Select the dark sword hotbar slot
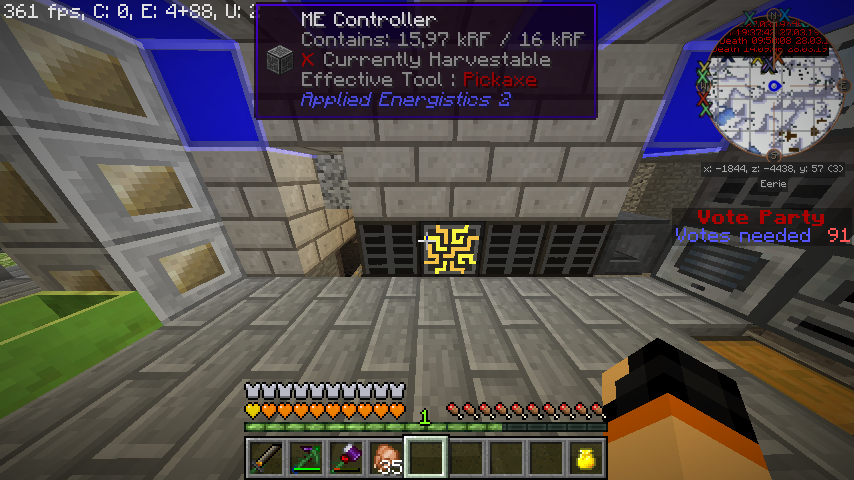 click(265, 459)
